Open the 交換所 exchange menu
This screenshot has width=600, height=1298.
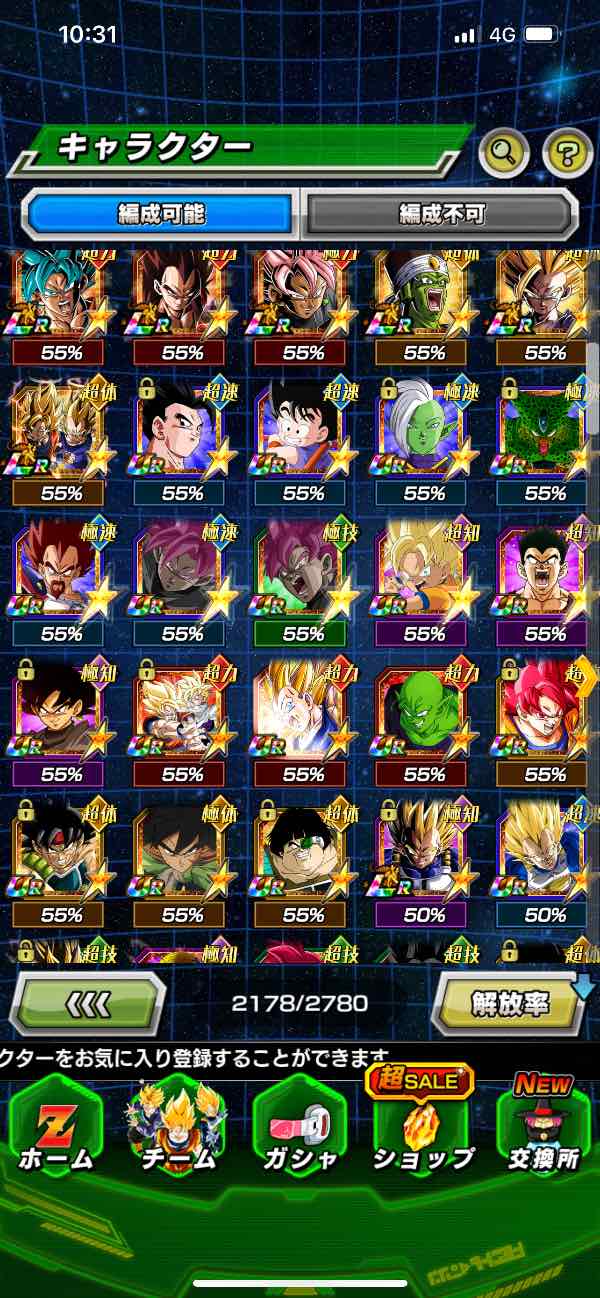[543, 1131]
